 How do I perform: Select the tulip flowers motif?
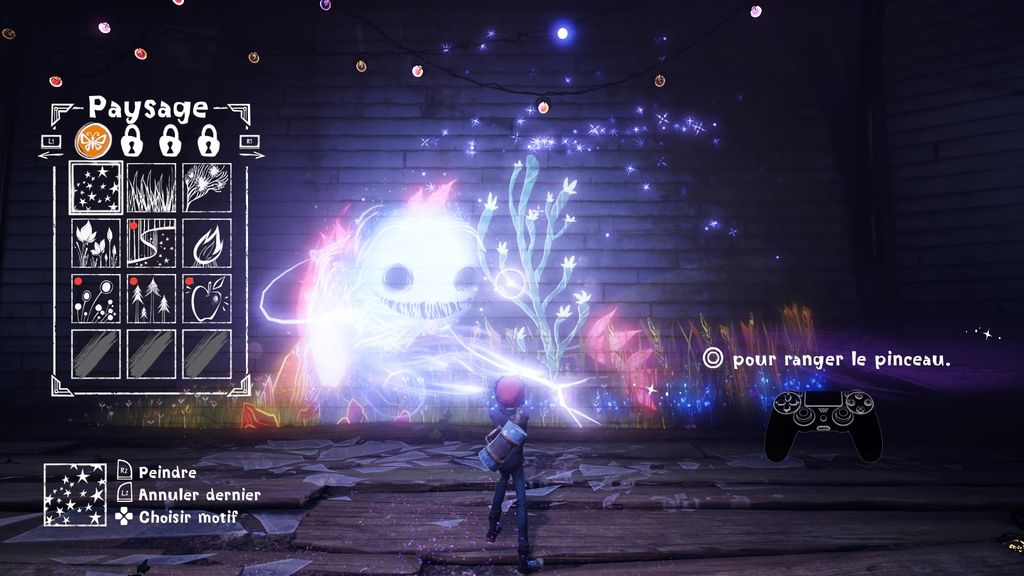[96, 243]
